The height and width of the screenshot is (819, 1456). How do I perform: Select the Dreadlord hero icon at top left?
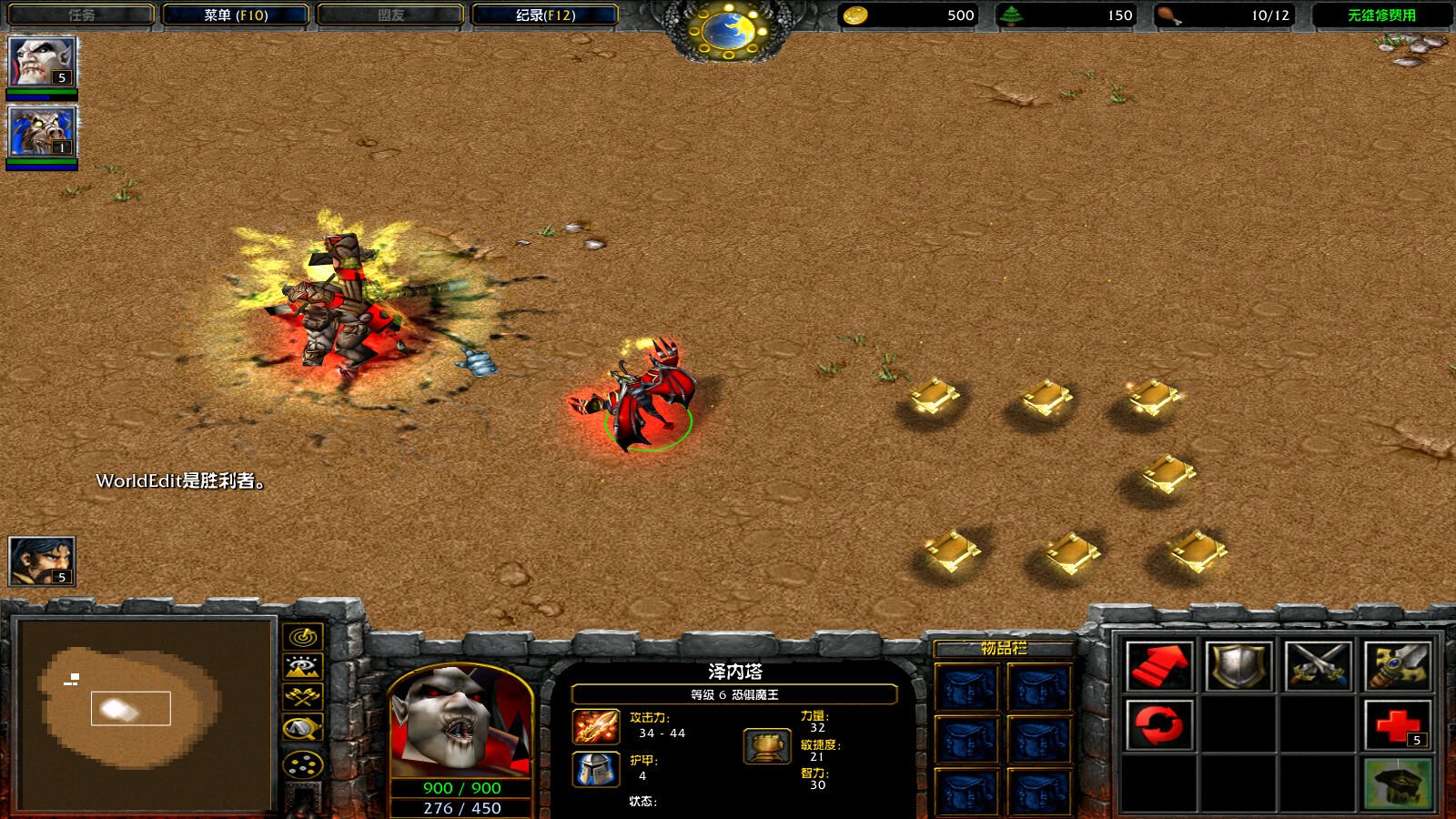coord(41,62)
